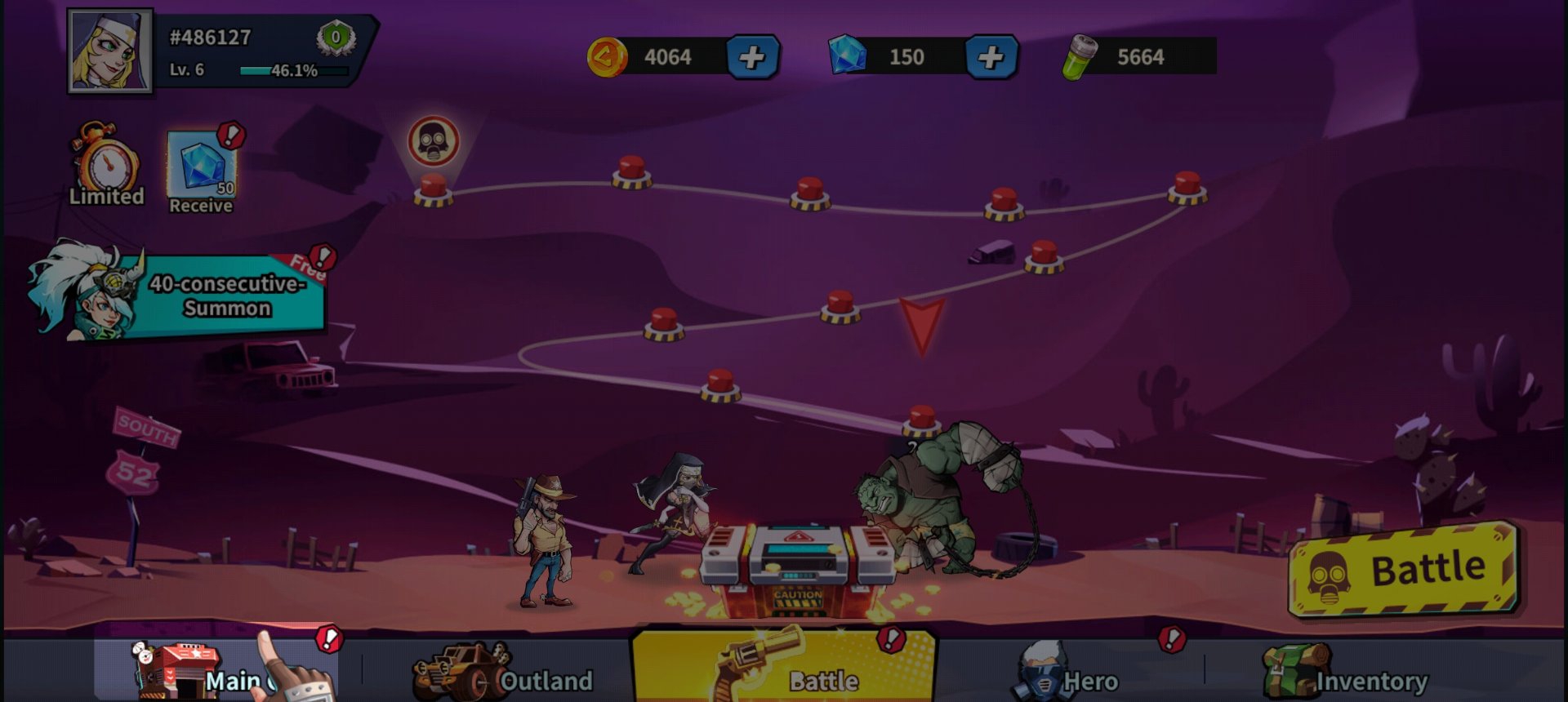Choose the stage node under the red arrow
Screen dimensions: 1568x702
pyautogui.click(x=922, y=420)
